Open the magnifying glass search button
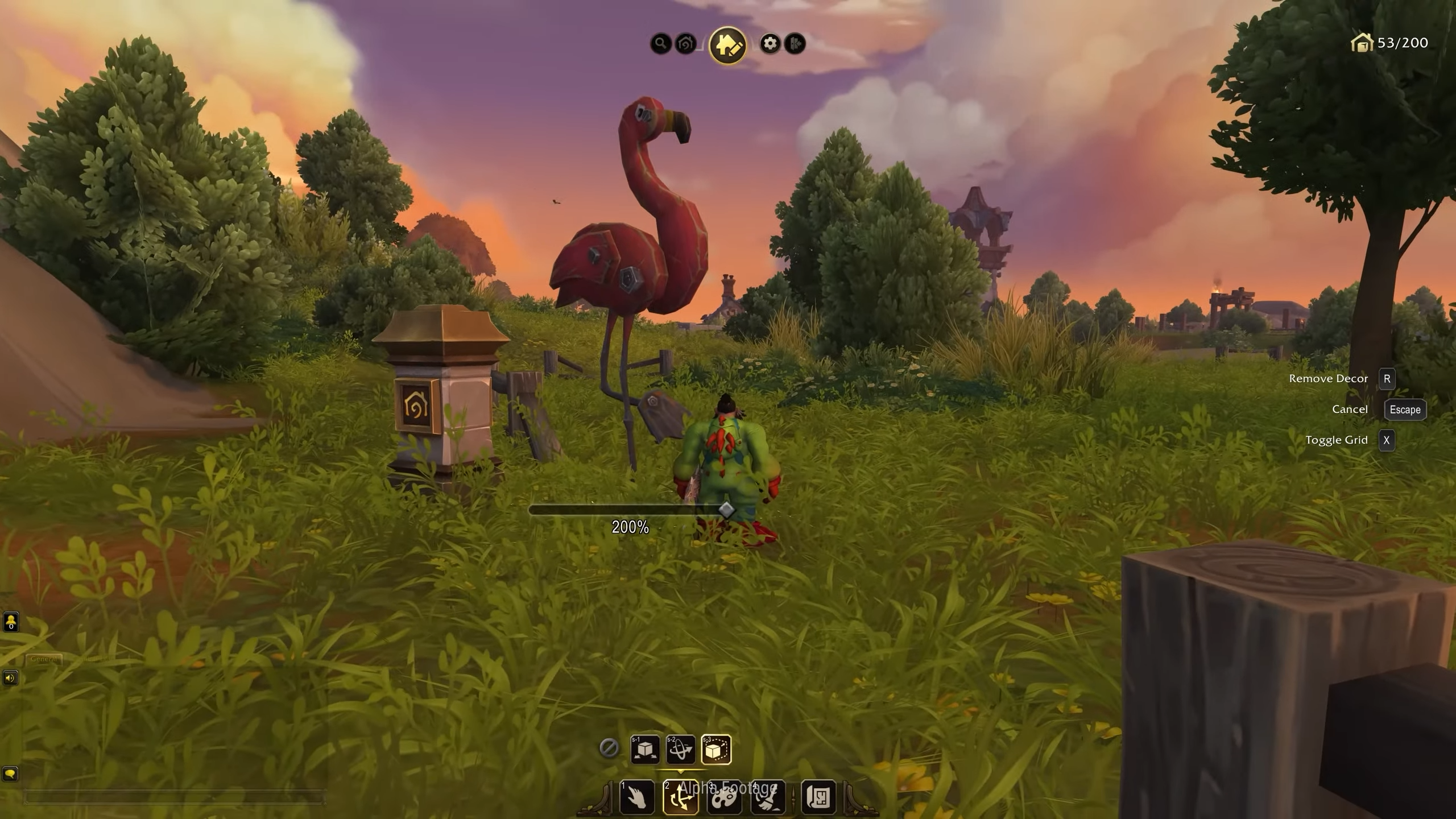The height and width of the screenshot is (819, 1456). click(x=660, y=43)
